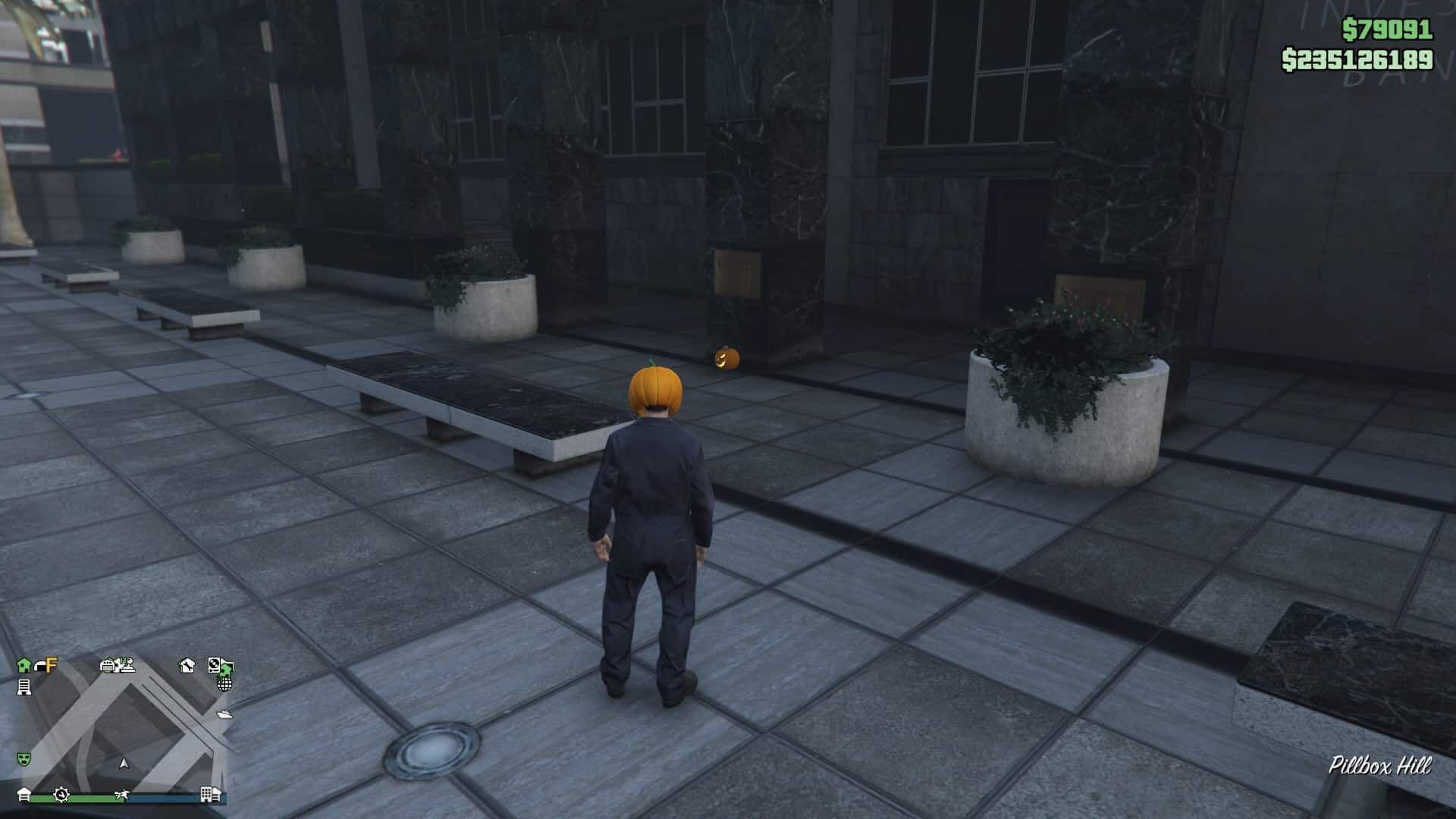
Task: Select the green house blip on the minimap
Action: (x=24, y=665)
